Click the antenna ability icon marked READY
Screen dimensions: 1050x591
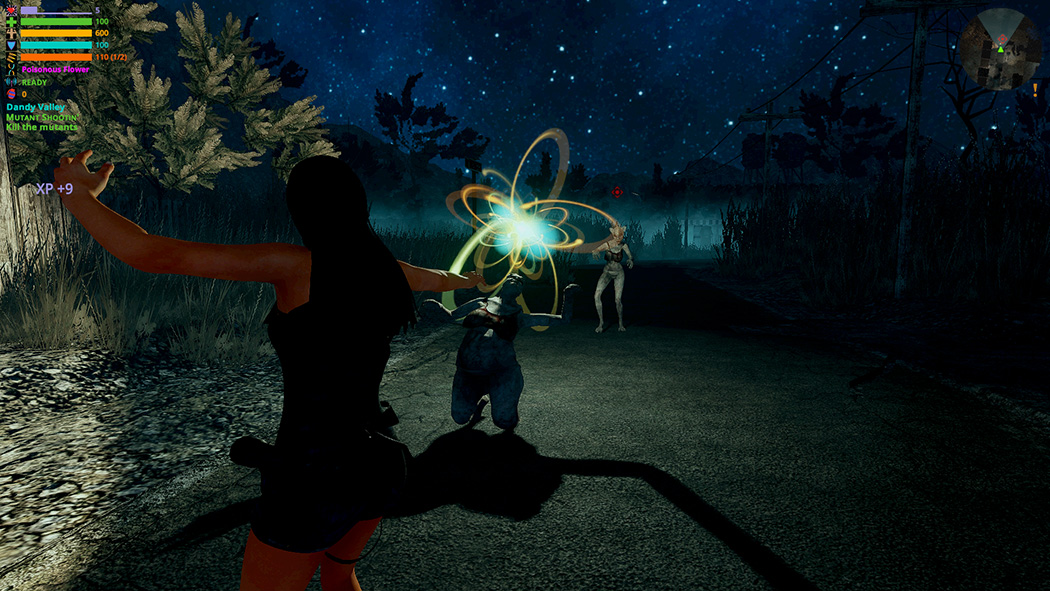click(11, 82)
